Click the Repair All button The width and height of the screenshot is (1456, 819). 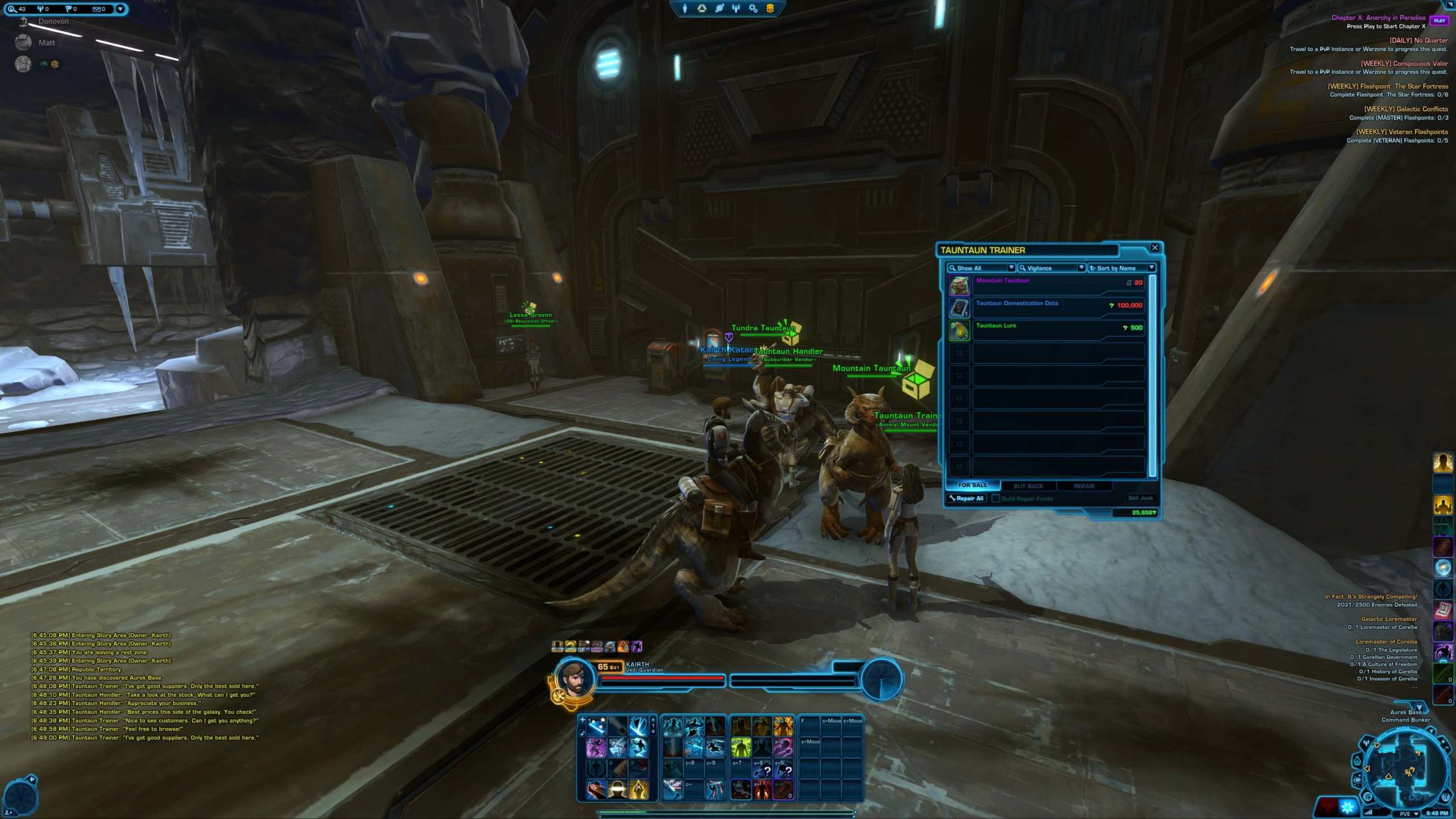(x=967, y=498)
